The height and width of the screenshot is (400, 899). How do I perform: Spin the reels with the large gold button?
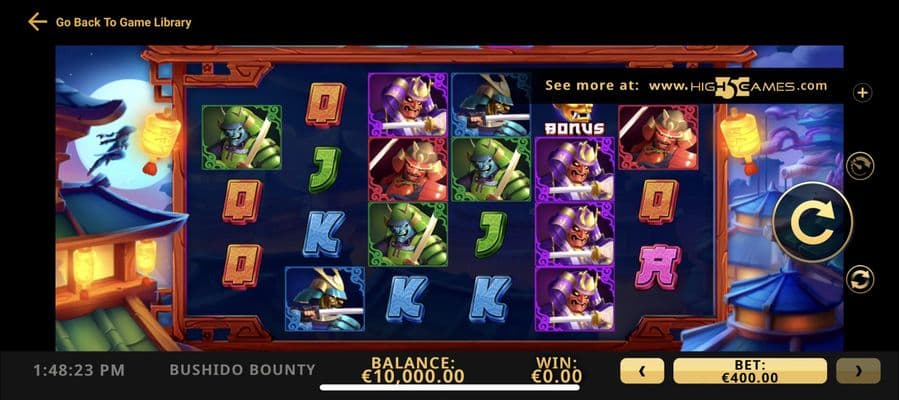pos(812,222)
